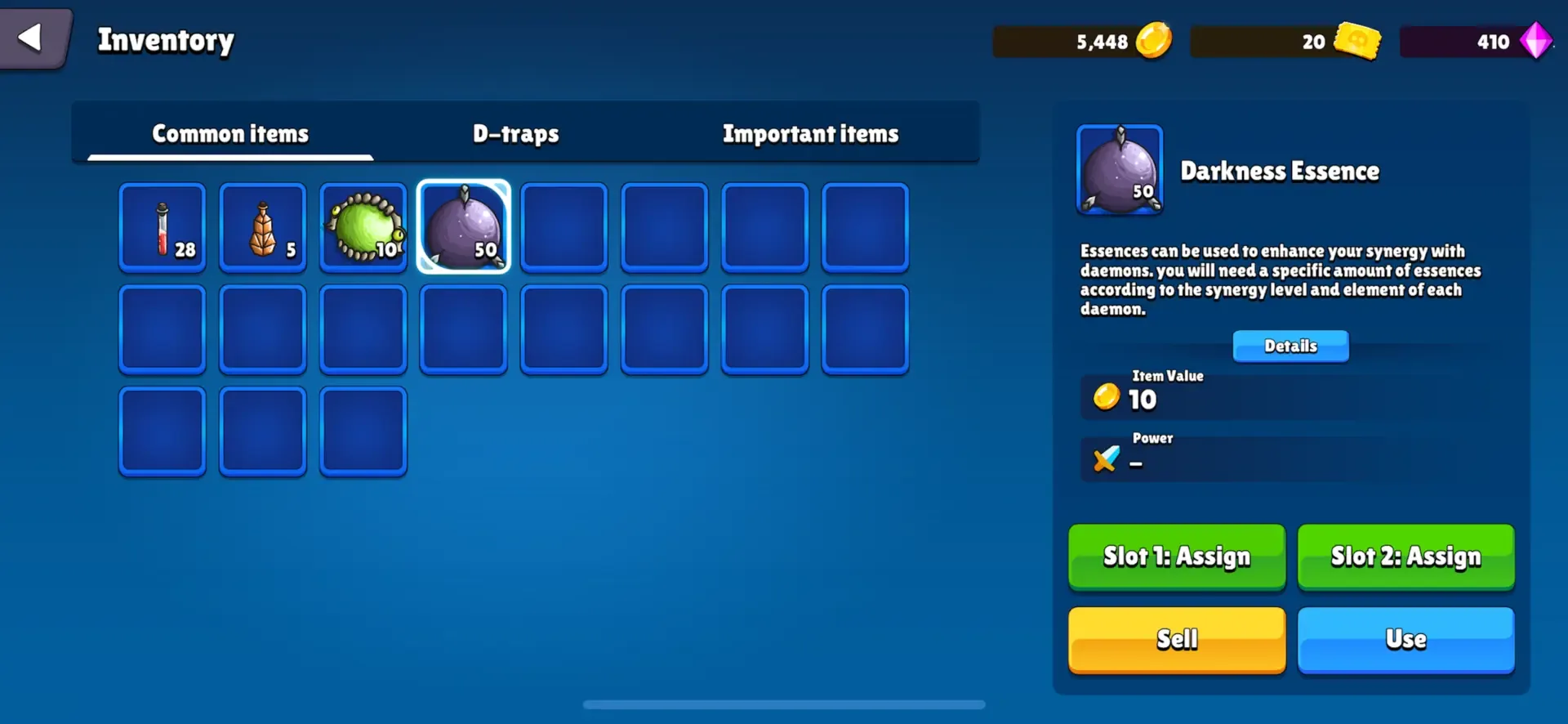1568x724 pixels.
Task: Select the Darkness Essence inventory item
Action: click(463, 227)
